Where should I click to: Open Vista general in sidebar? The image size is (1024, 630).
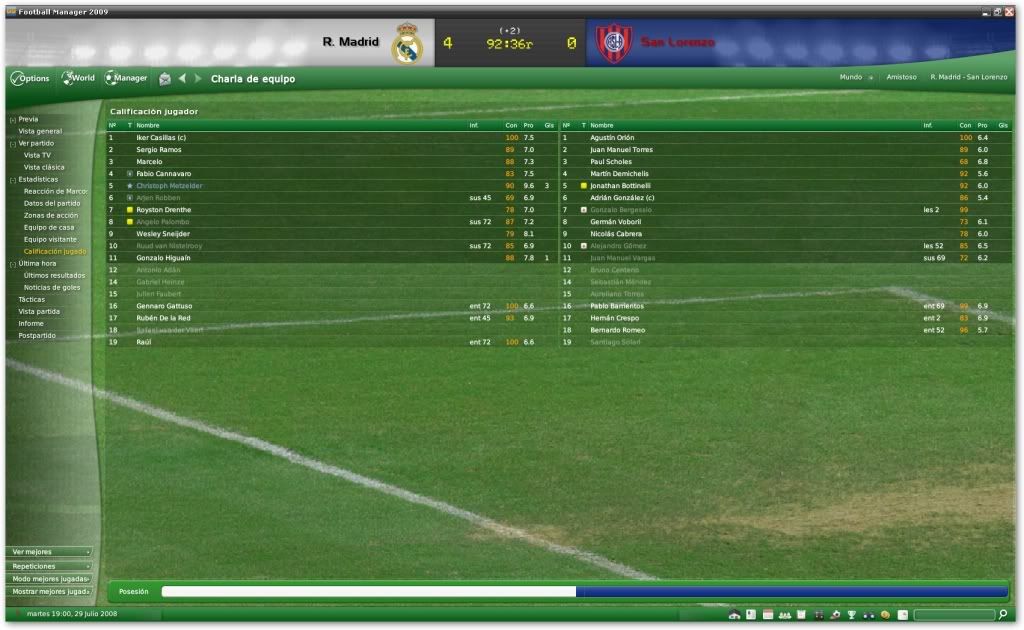tap(40, 131)
